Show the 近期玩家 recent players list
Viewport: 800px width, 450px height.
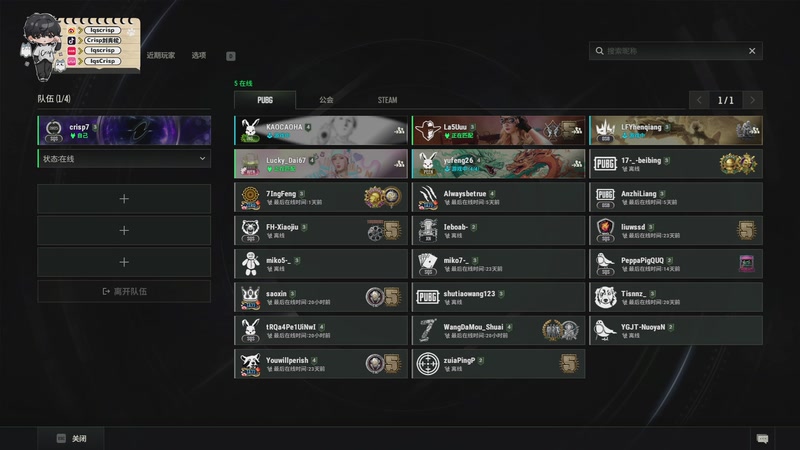coord(160,56)
